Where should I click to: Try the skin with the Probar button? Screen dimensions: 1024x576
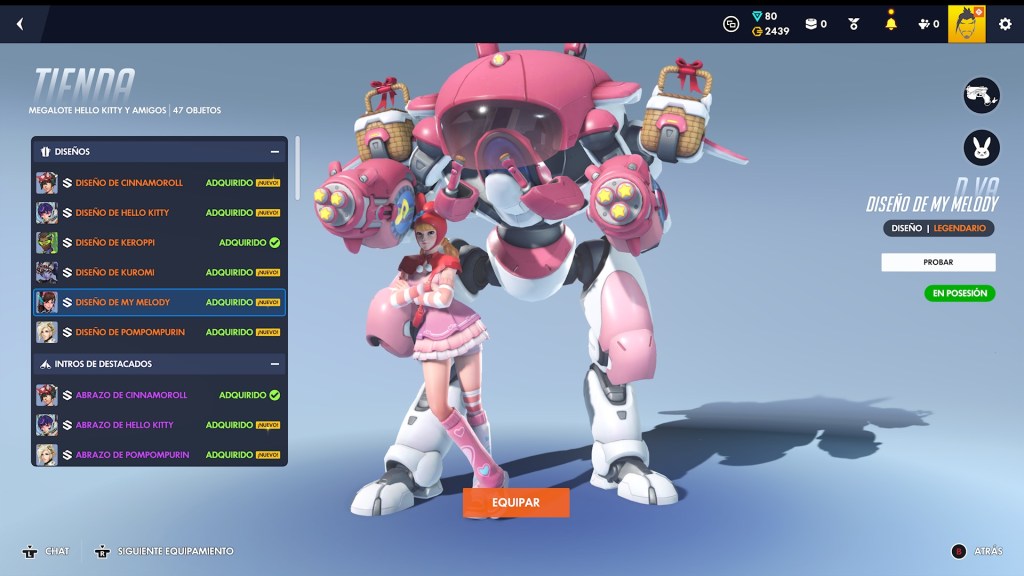(x=938, y=262)
